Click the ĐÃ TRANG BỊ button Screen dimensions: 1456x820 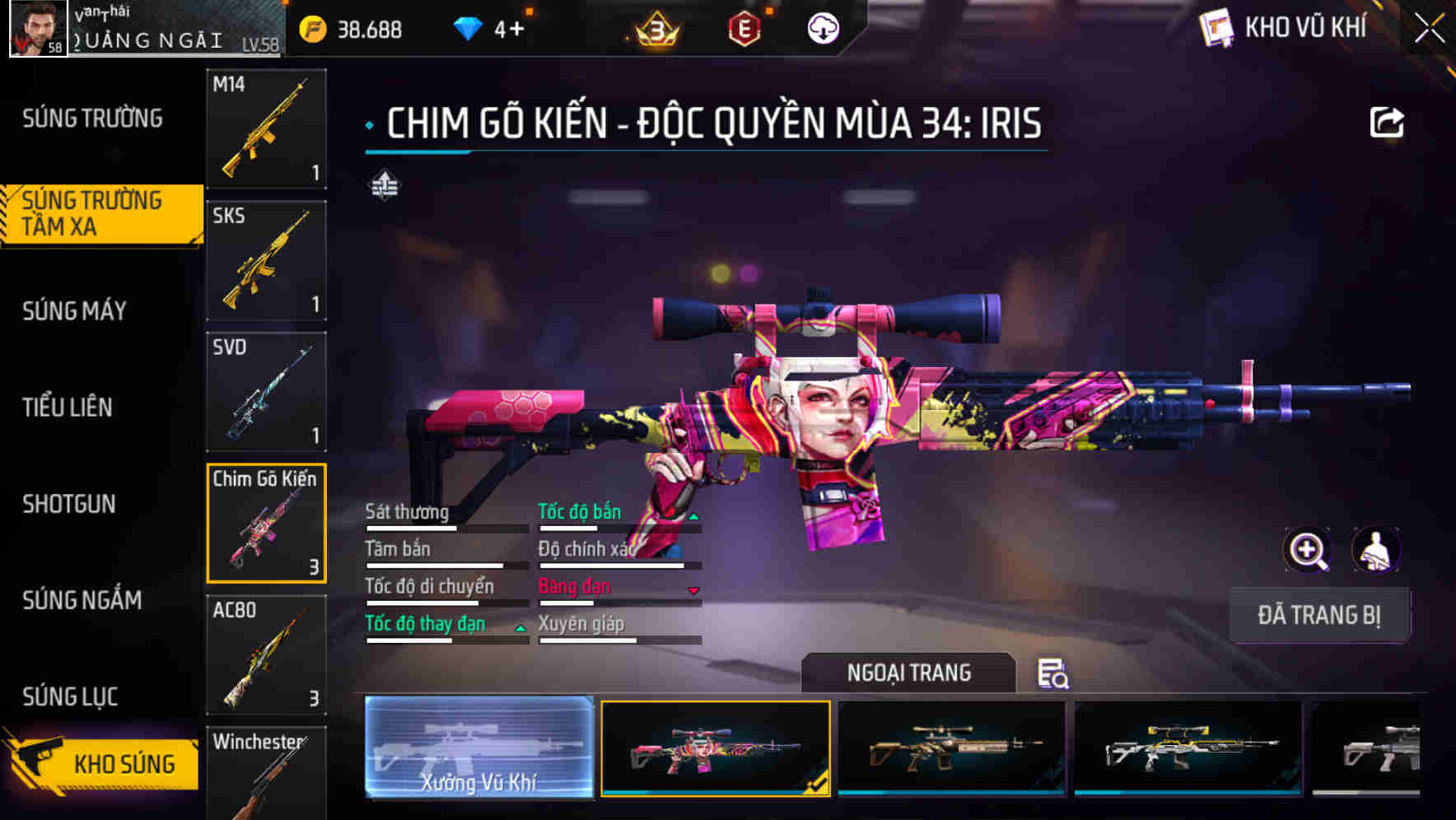pos(1319,615)
